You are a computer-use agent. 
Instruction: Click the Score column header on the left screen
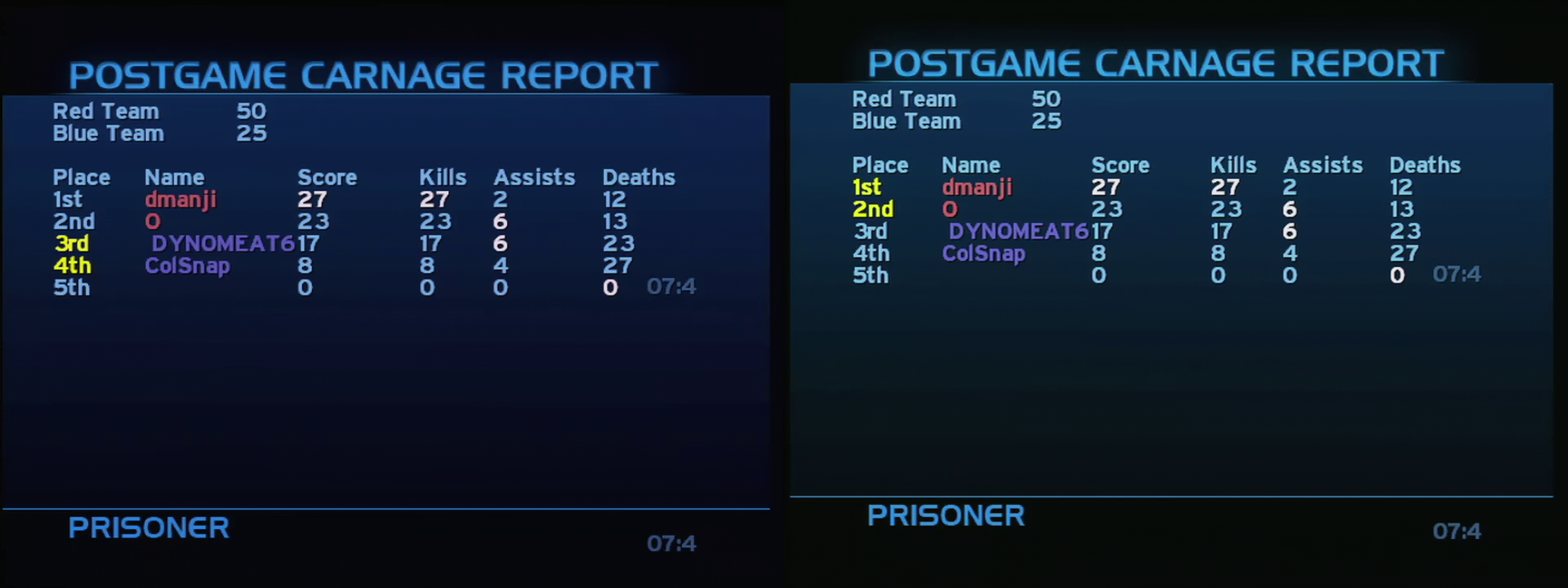[327, 176]
